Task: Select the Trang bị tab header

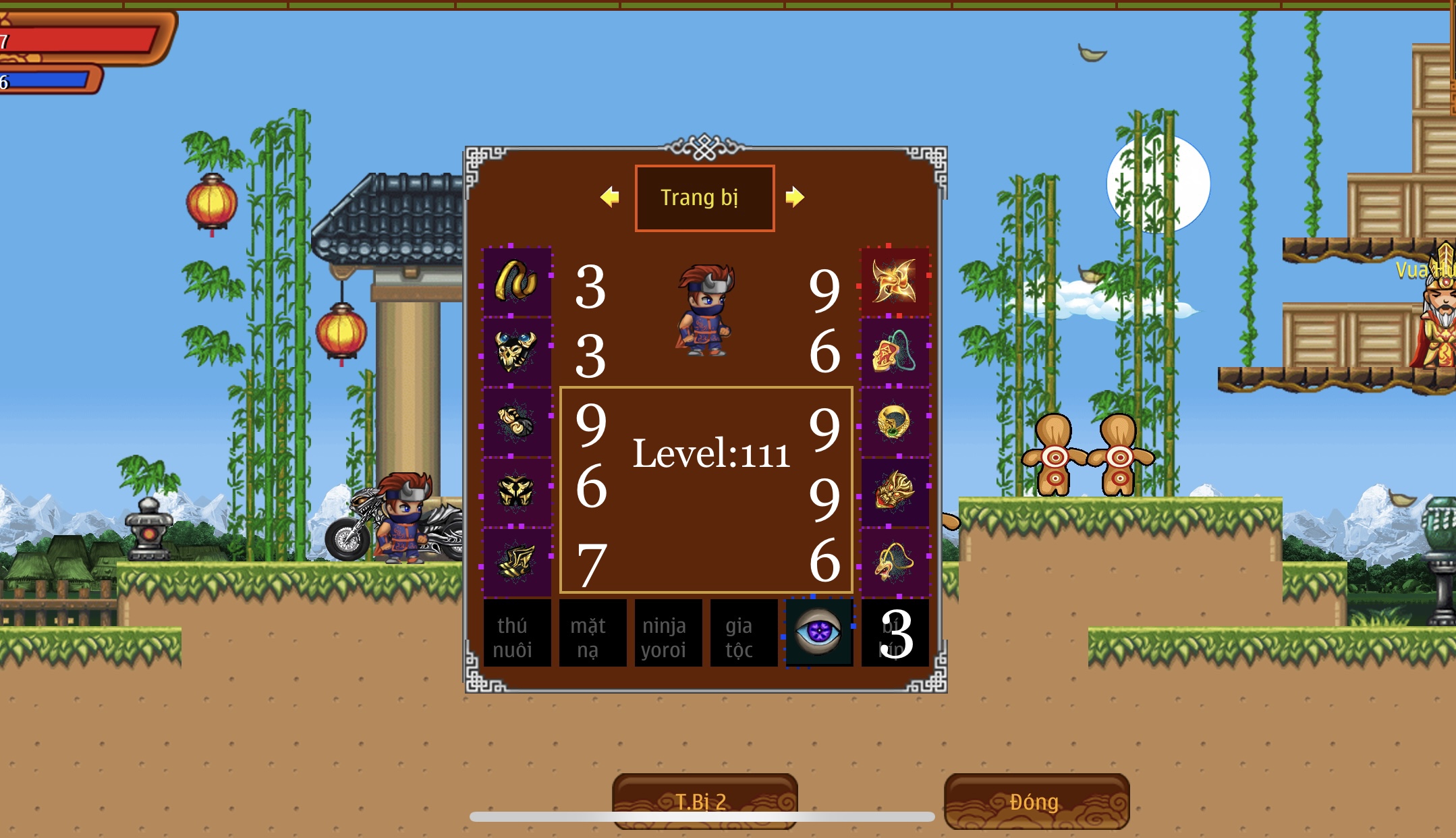Action: pyautogui.click(x=704, y=198)
